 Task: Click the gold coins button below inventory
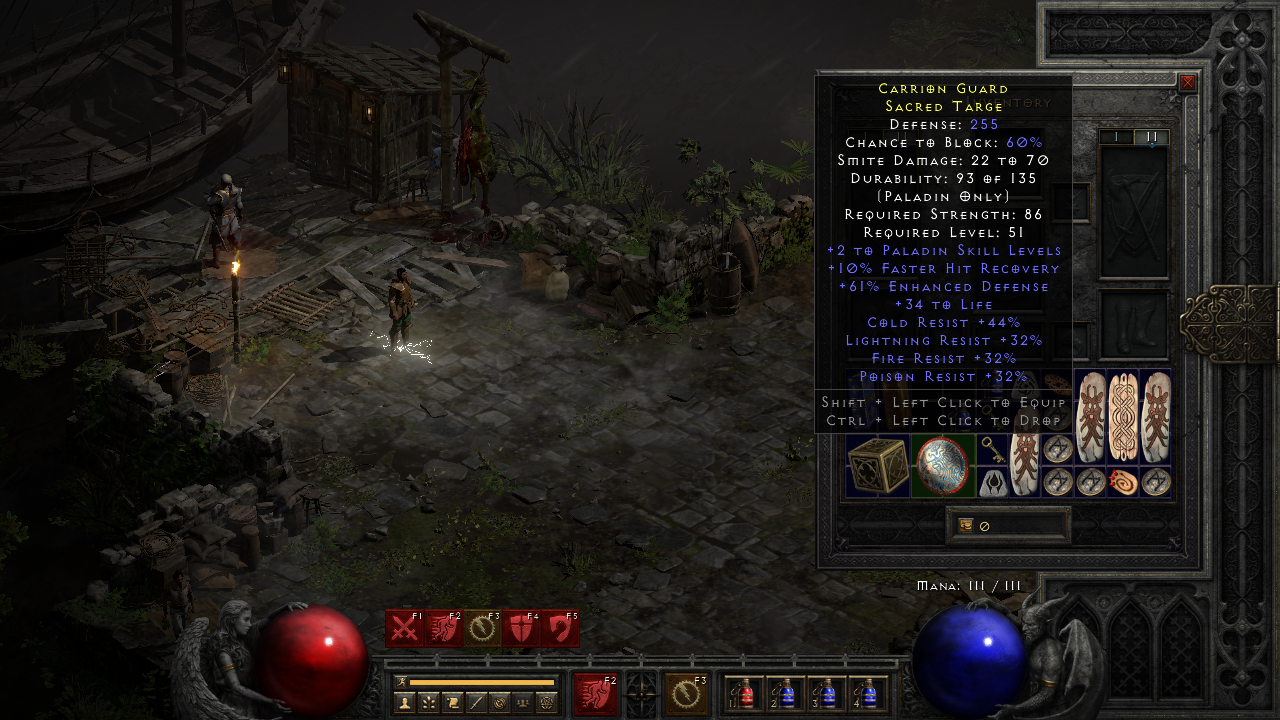966,524
